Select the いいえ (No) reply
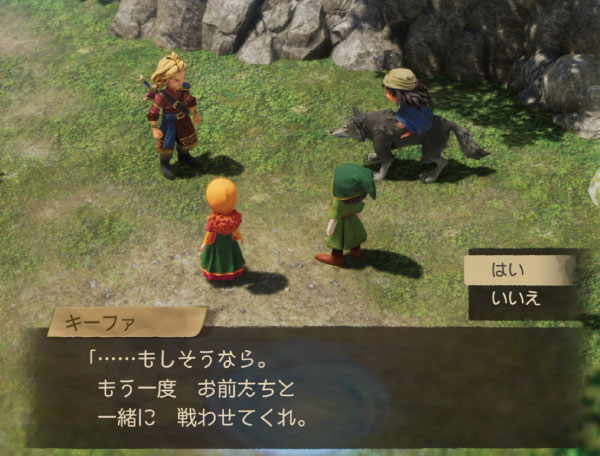Viewport: 600px width, 456px height. (x=518, y=298)
